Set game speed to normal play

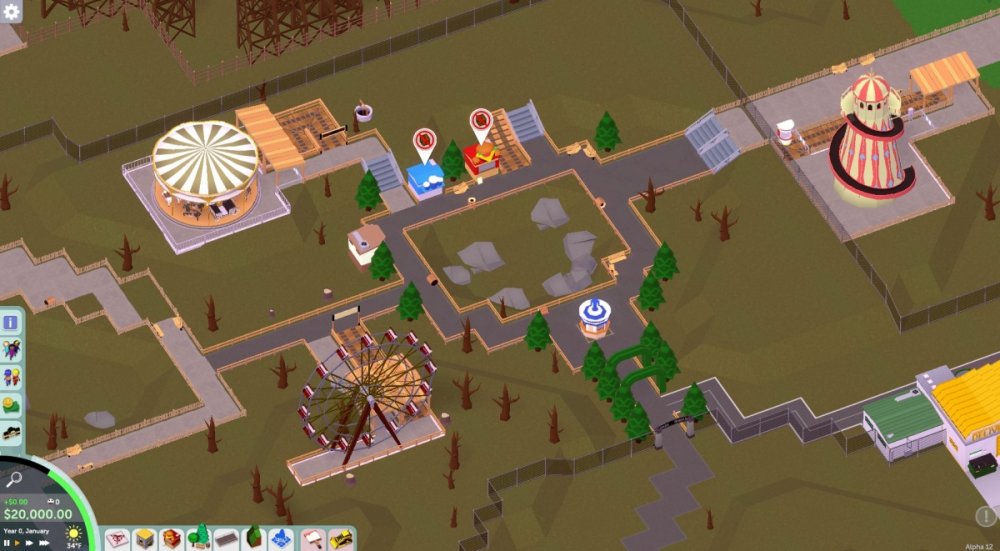coord(17,542)
